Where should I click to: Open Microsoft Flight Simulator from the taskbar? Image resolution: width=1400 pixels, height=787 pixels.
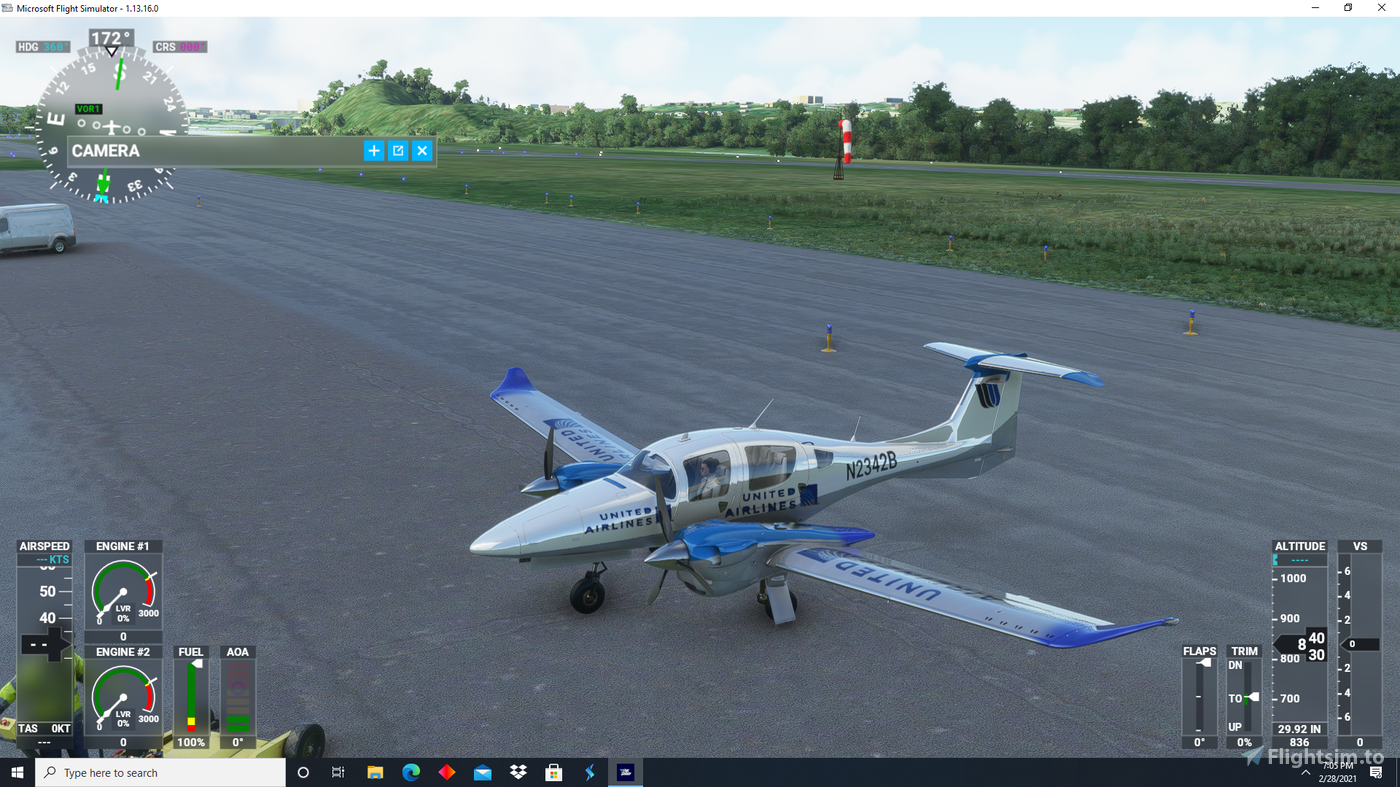pos(625,771)
